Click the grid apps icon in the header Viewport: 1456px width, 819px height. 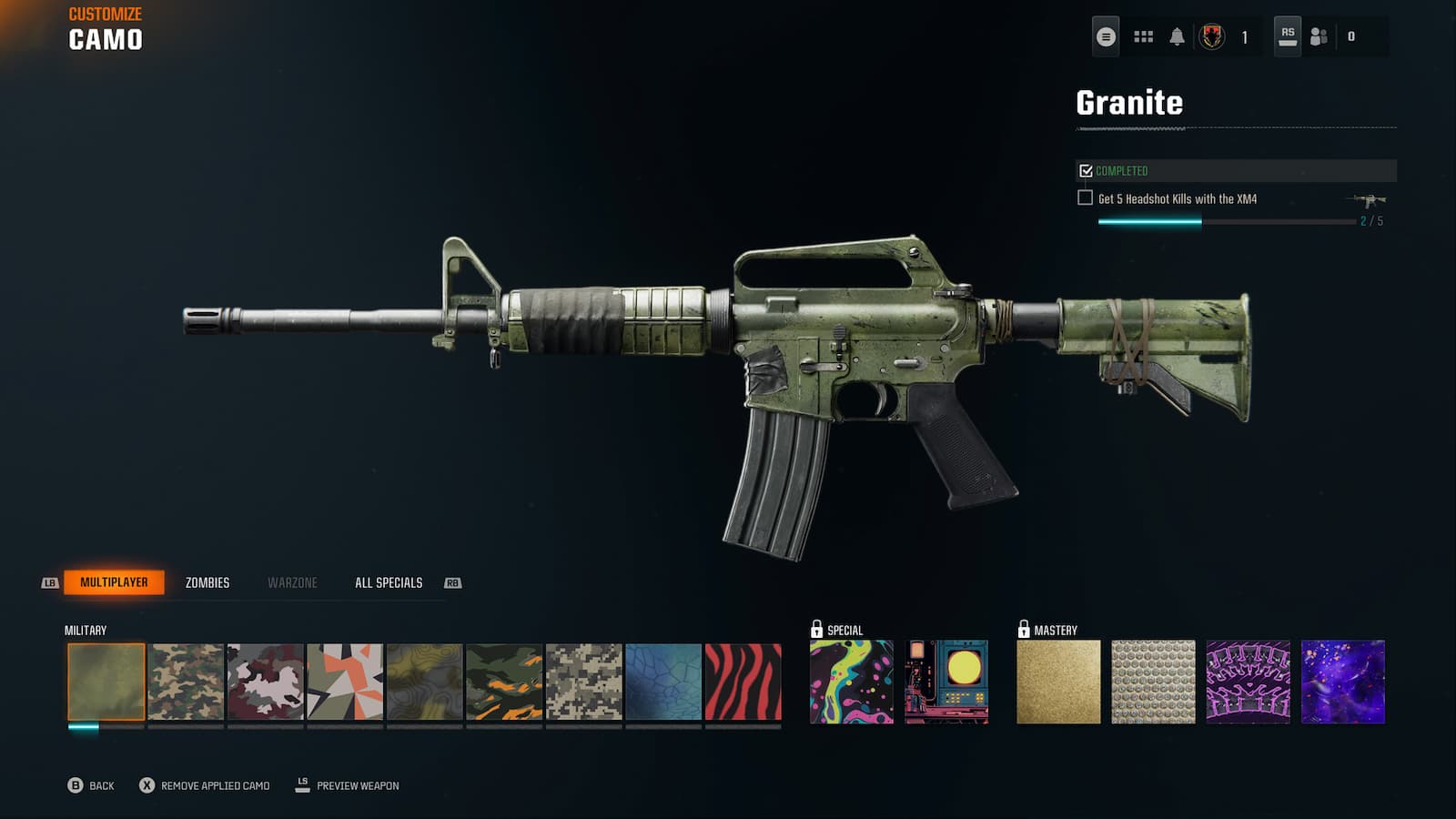point(1142,37)
